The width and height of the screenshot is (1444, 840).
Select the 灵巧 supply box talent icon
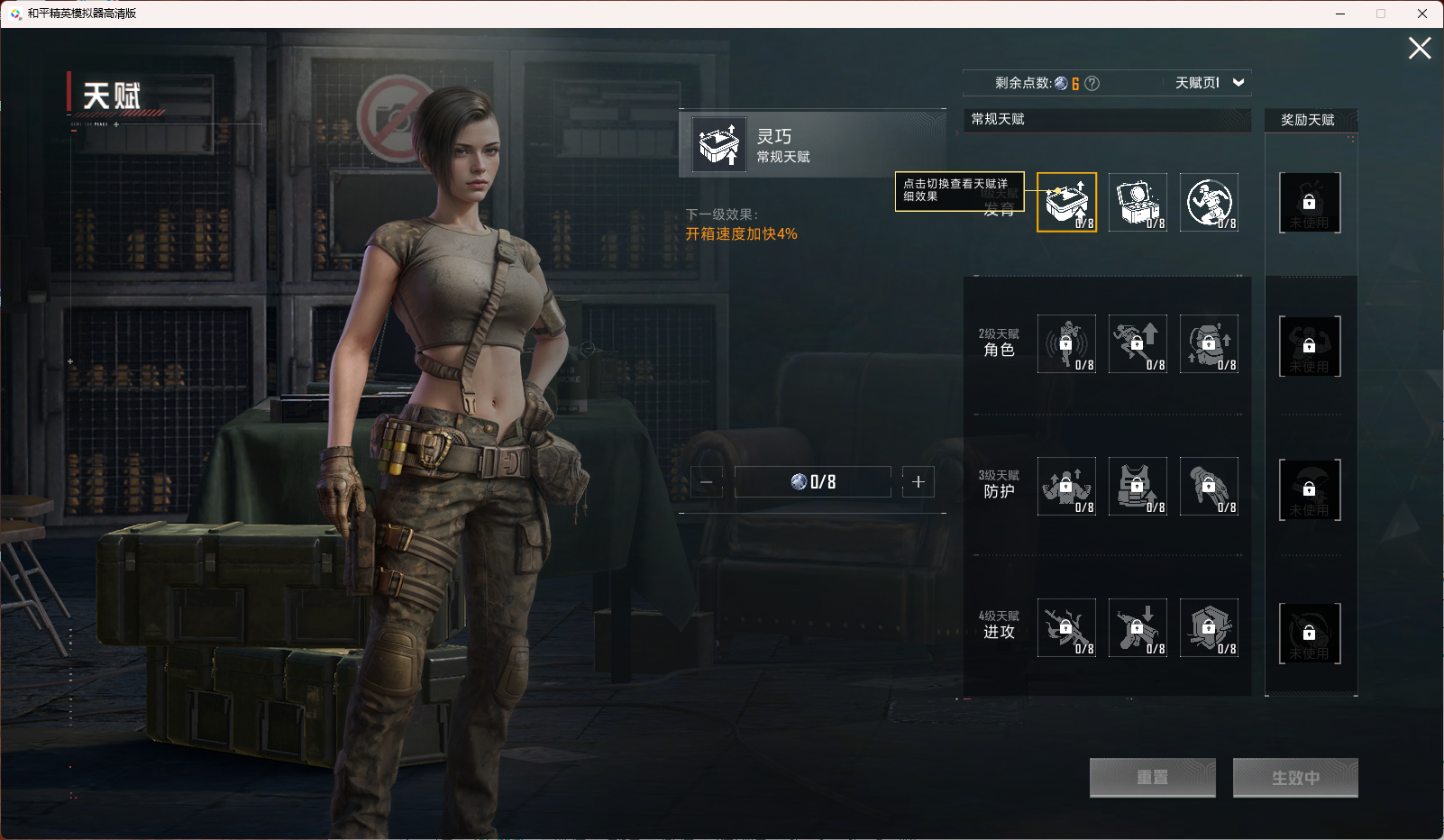[x=1066, y=202]
